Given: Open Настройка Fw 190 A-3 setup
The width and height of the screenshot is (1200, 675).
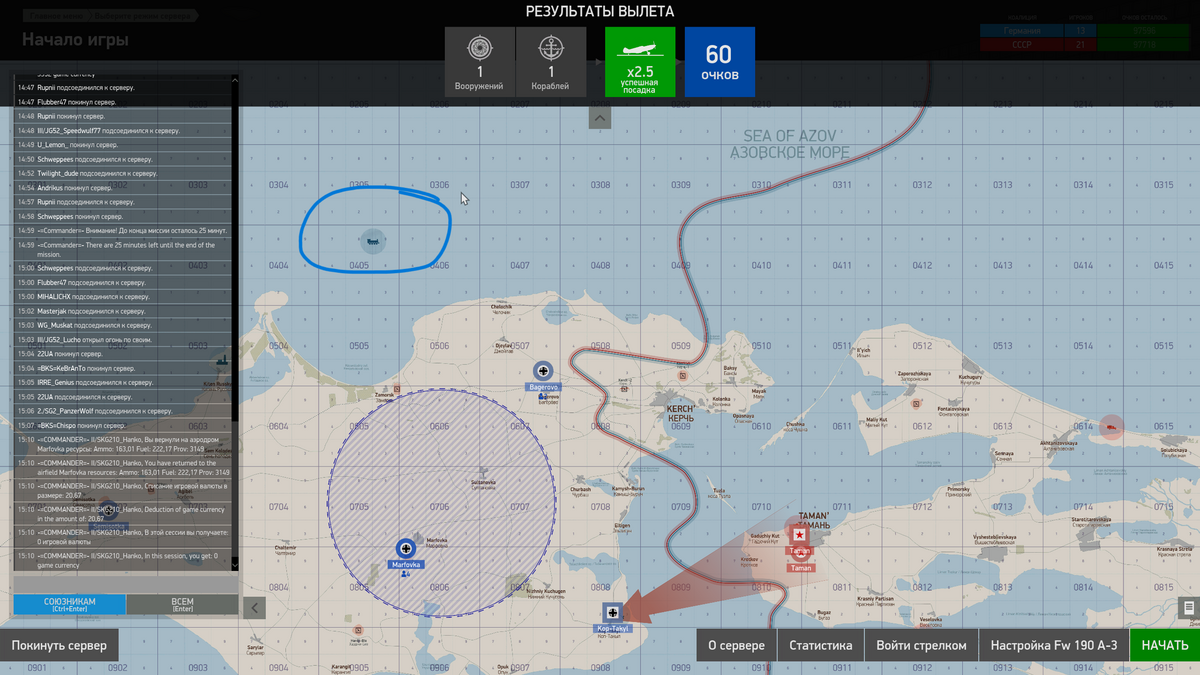Looking at the screenshot, I should [x=1053, y=645].
